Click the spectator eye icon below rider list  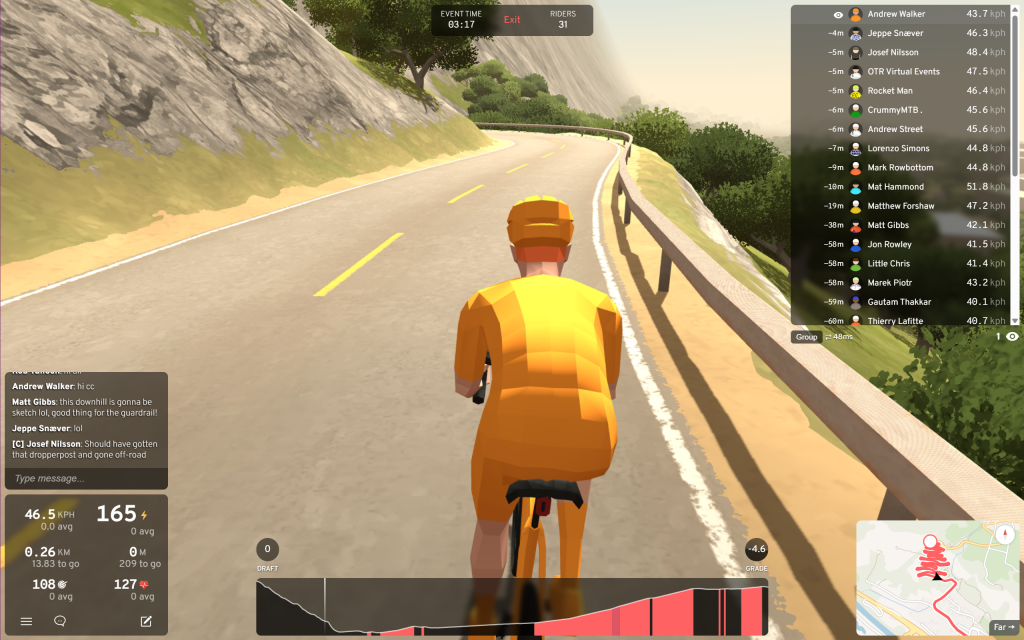pos(1012,337)
